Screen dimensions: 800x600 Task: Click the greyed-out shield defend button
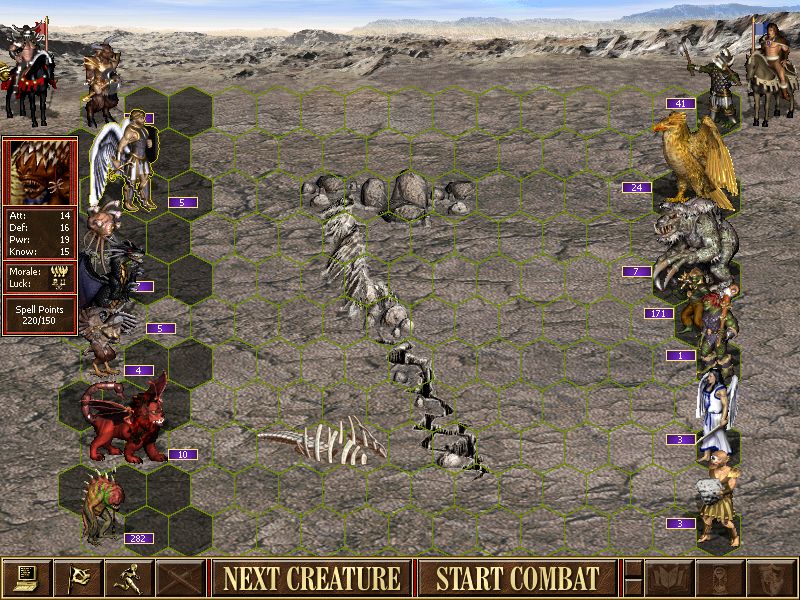point(771,578)
